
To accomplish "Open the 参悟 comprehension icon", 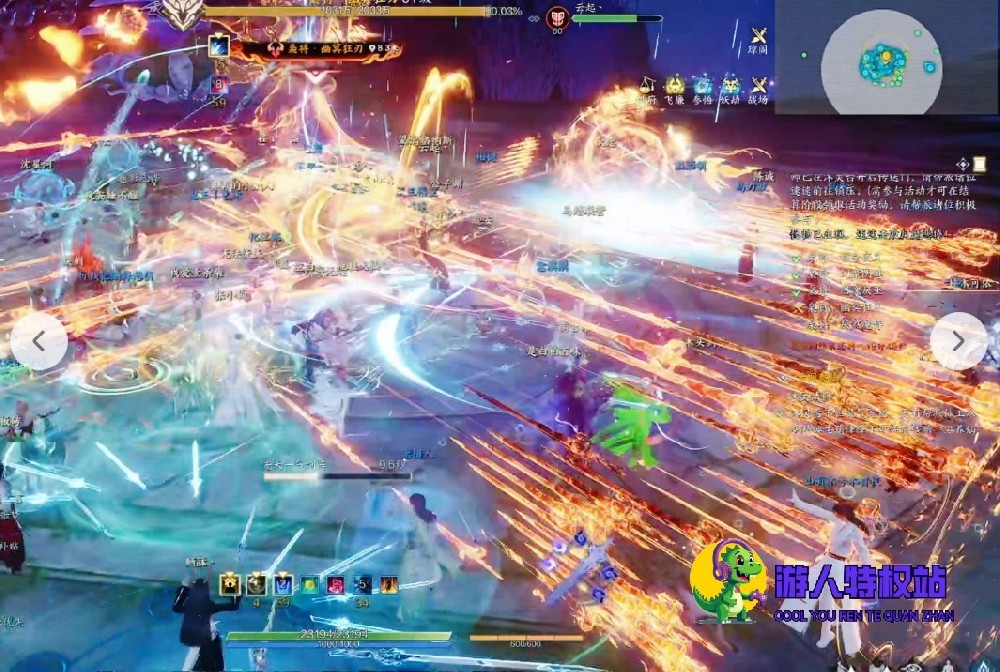I will 703,87.
